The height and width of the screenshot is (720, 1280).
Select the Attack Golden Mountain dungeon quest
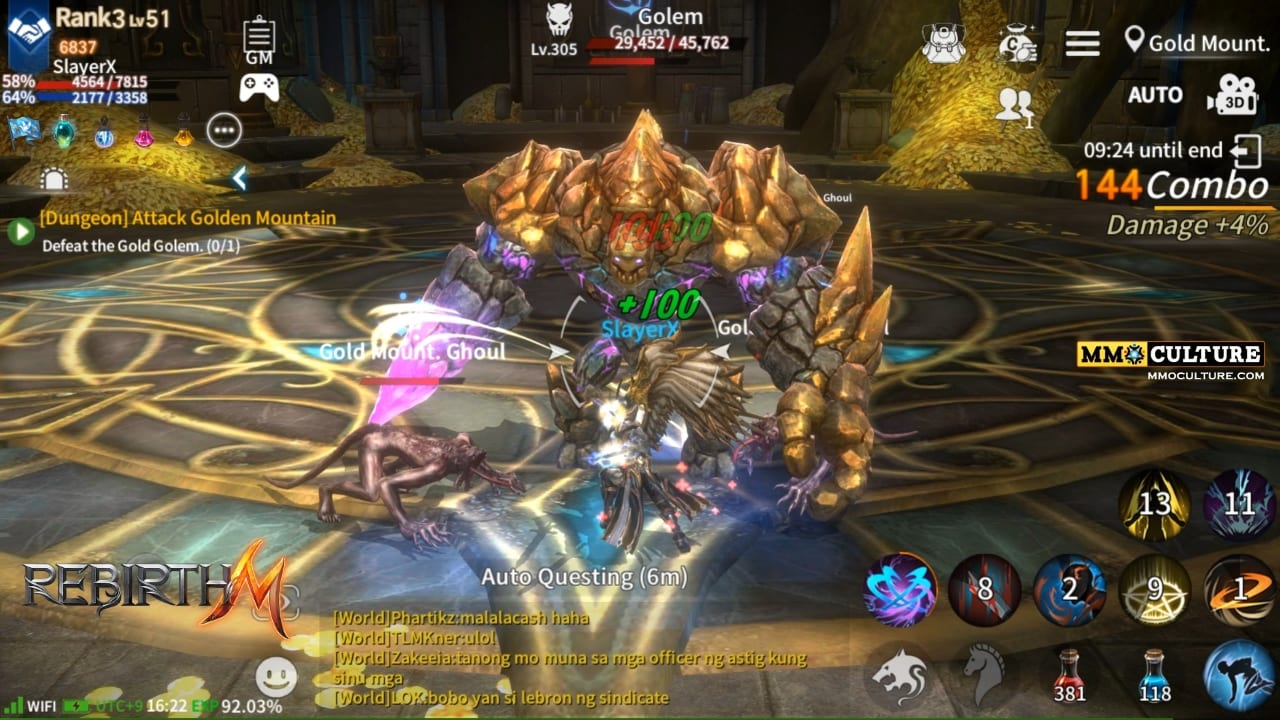coord(187,218)
